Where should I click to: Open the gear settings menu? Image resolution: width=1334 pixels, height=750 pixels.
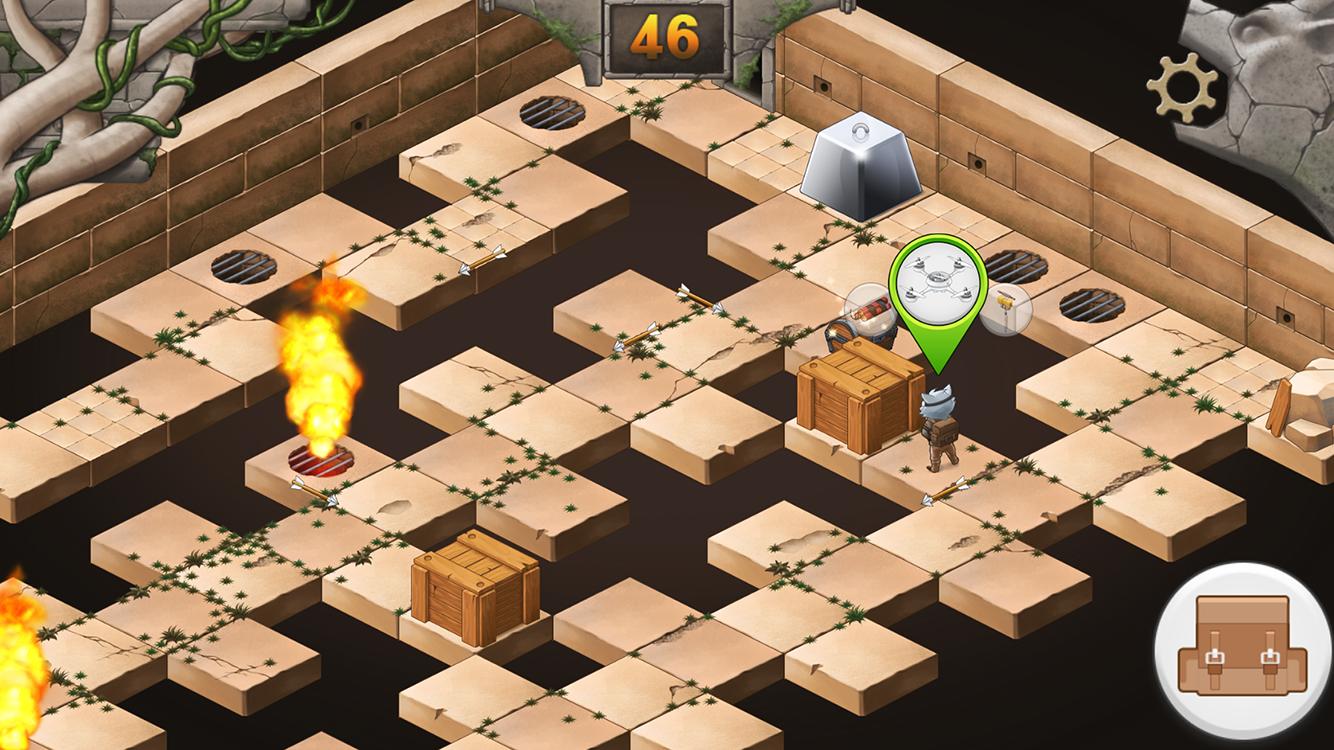click(x=1182, y=86)
